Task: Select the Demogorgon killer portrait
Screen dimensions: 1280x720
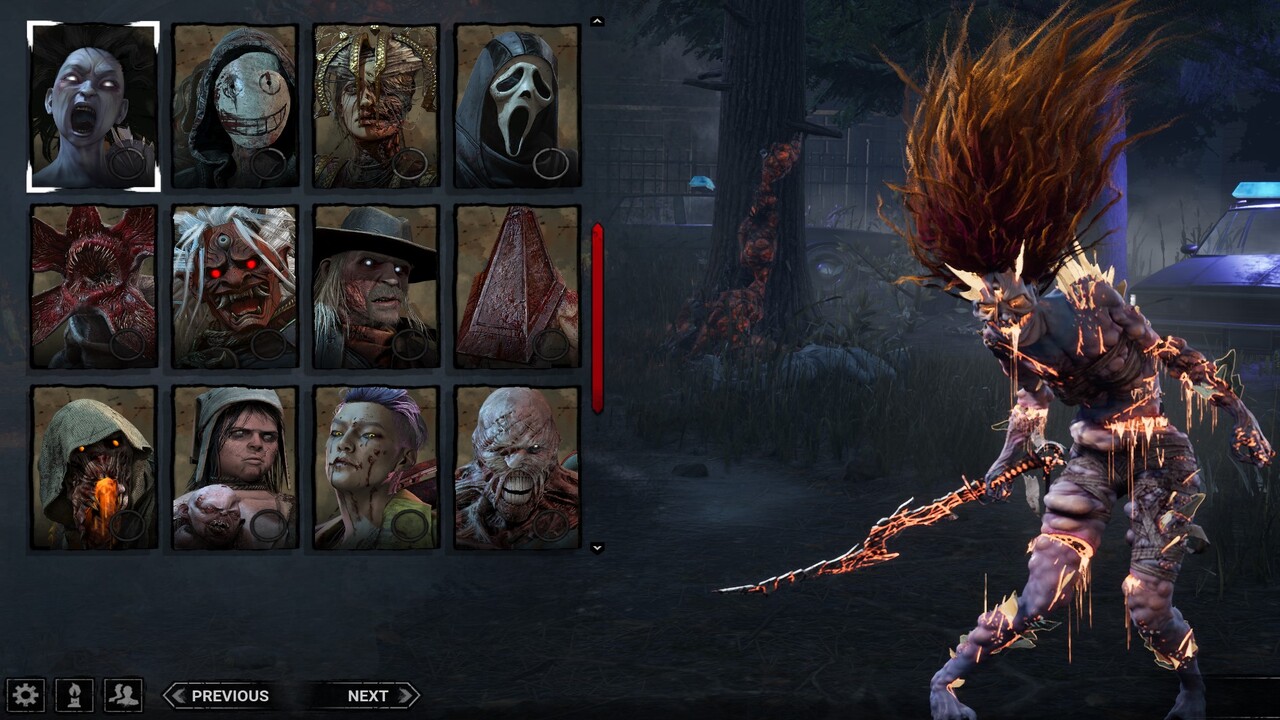Action: coord(91,289)
